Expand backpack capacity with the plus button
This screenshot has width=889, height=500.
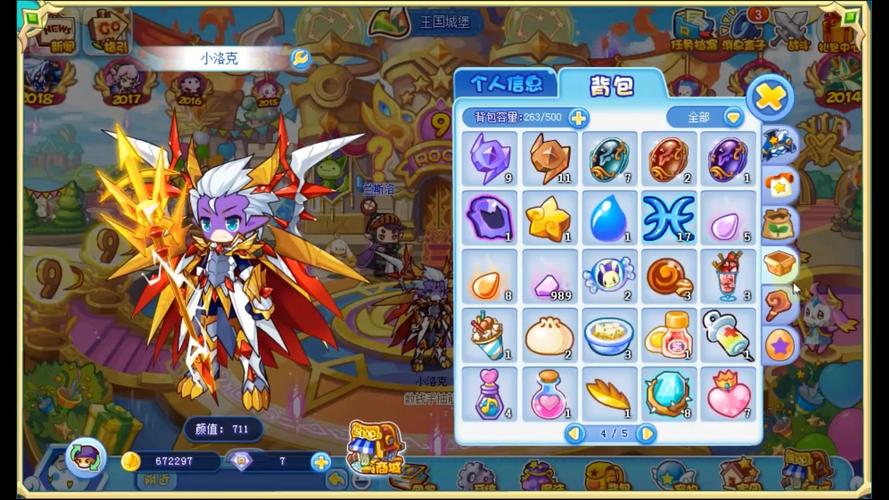[578, 118]
